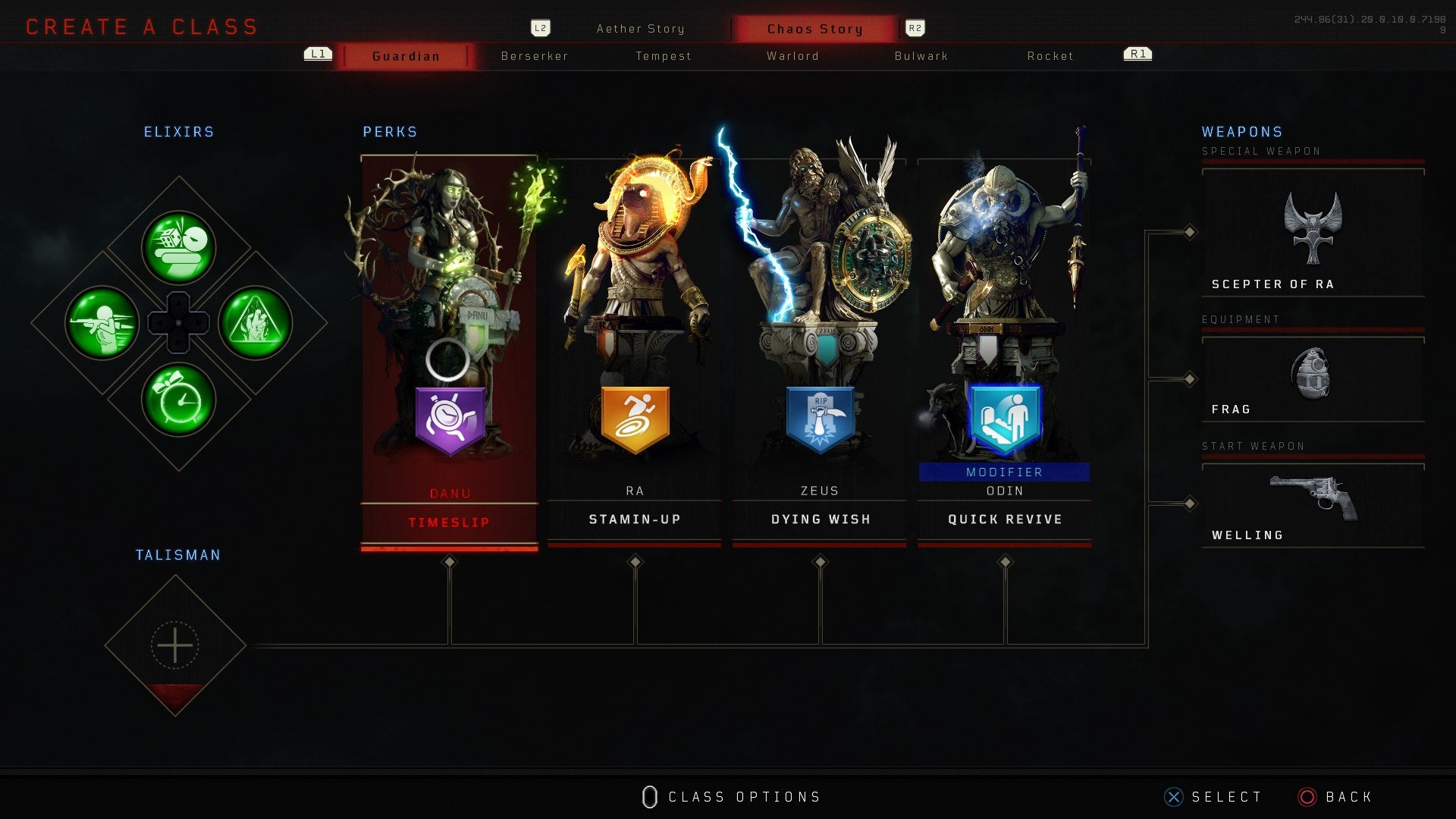This screenshot has width=1456, height=819.
Task: Switch to the Berserker class tab
Action: pos(535,55)
